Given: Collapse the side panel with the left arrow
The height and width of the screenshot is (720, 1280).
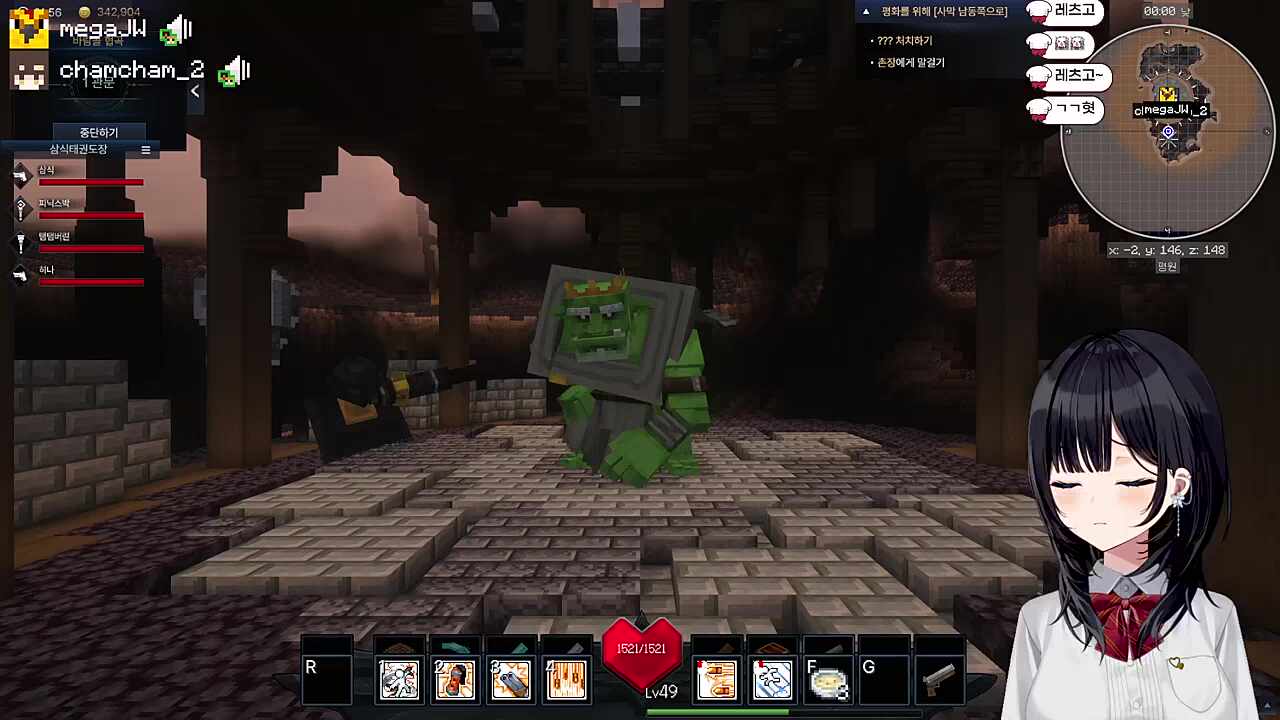Looking at the screenshot, I should (195, 91).
